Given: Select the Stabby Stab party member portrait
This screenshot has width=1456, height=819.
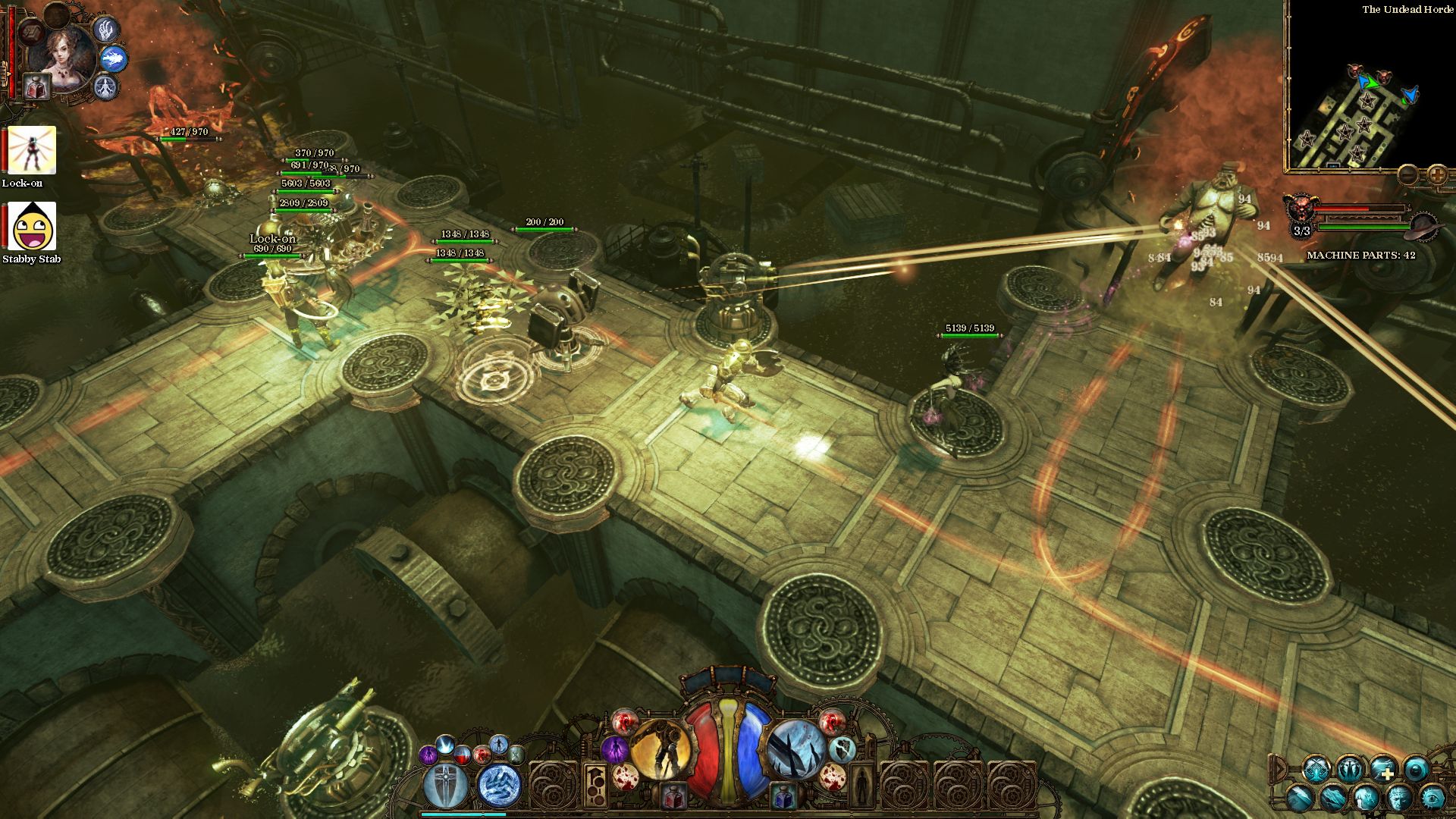Looking at the screenshot, I should (32, 226).
